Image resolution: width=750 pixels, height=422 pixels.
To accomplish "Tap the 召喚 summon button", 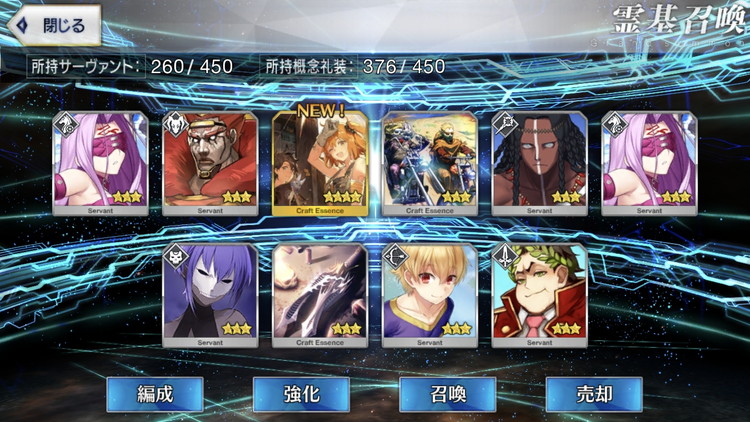I will click(447, 394).
